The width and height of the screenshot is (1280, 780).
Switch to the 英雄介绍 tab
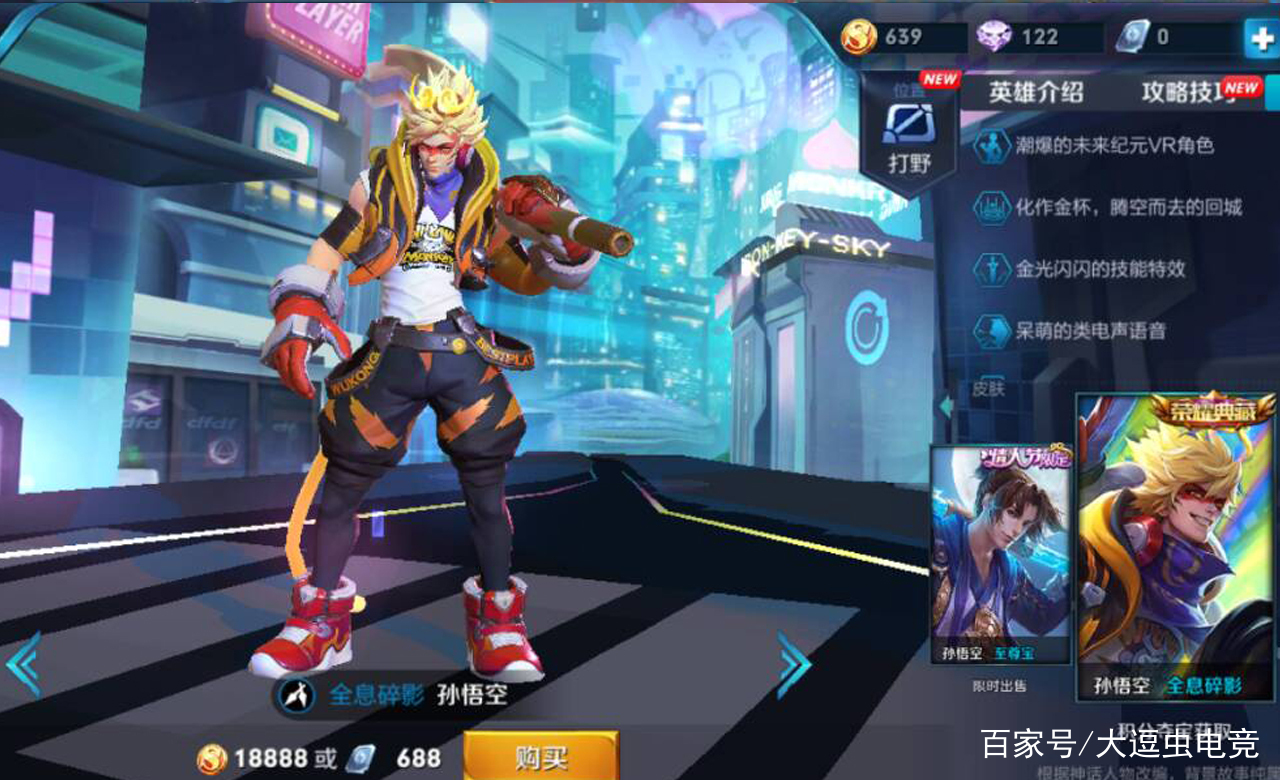(1036, 93)
